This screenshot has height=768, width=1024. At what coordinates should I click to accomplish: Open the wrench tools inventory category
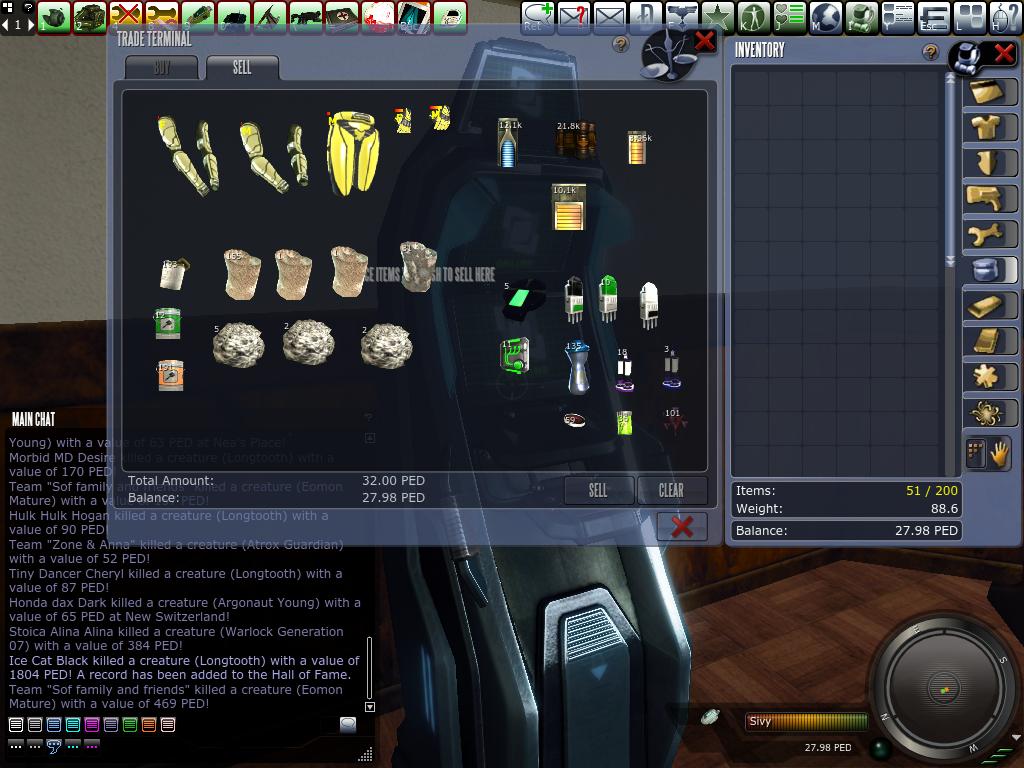[x=990, y=234]
